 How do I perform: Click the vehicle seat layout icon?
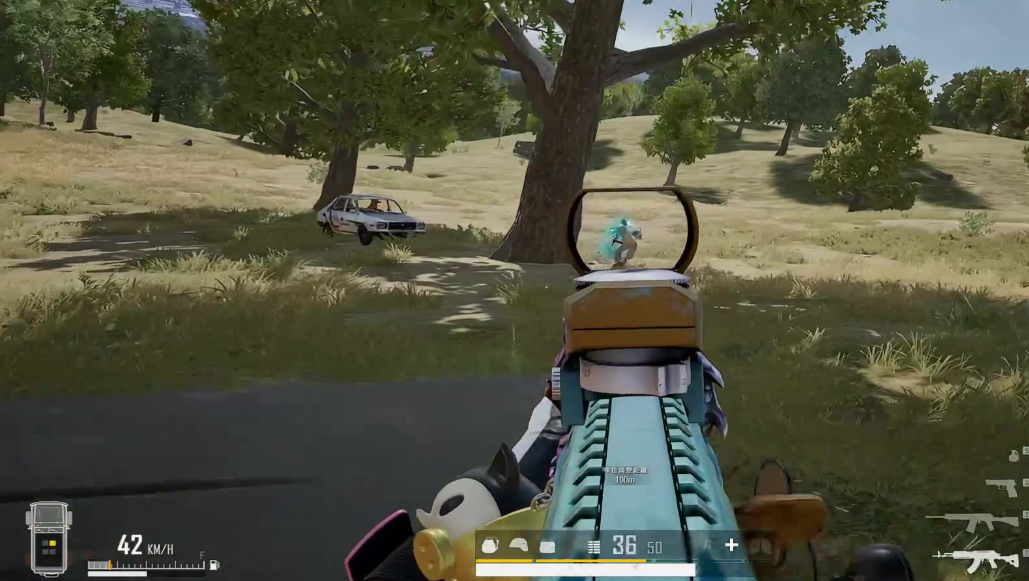click(x=48, y=538)
